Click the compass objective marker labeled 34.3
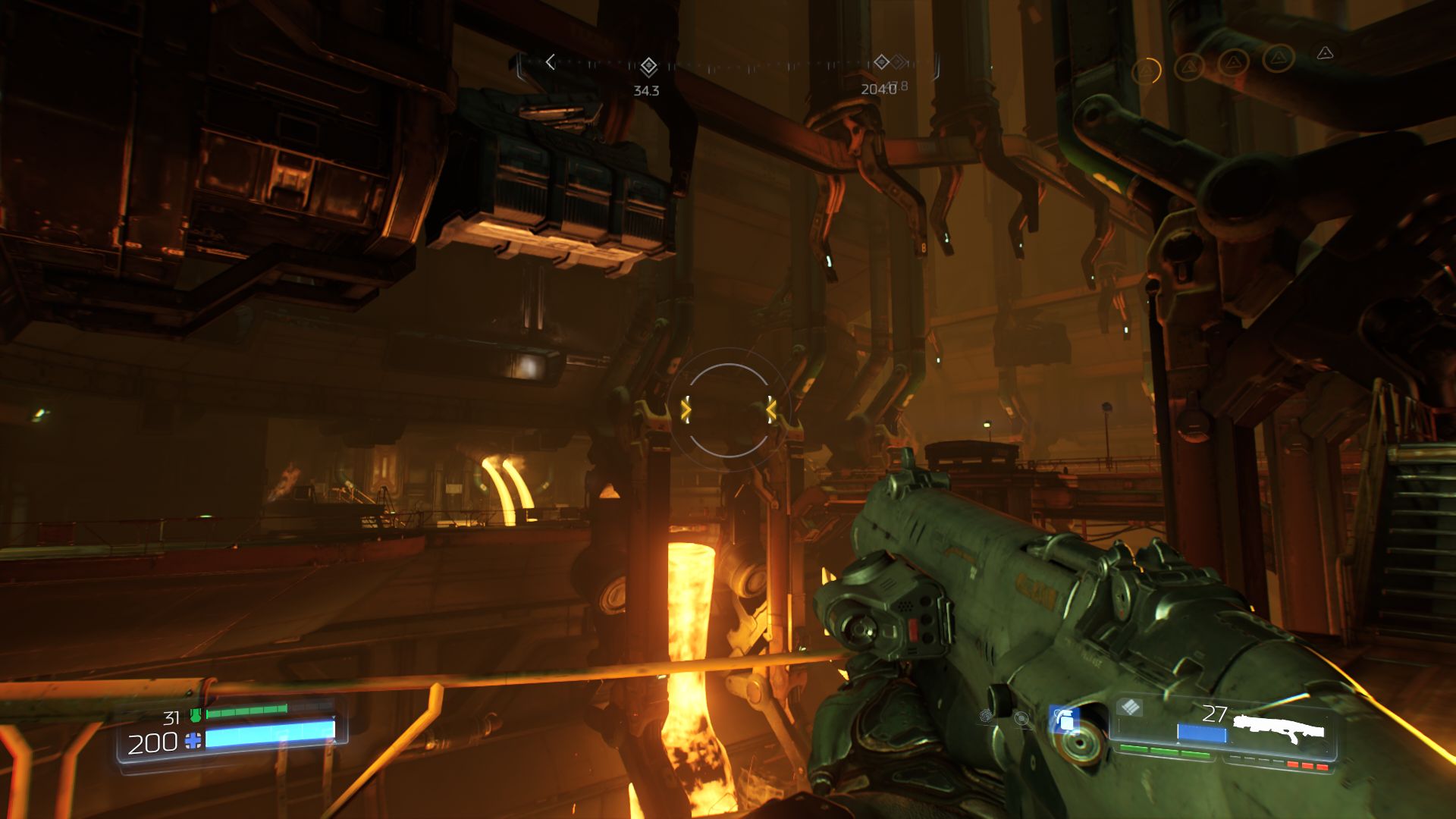1456x819 pixels. [x=648, y=67]
